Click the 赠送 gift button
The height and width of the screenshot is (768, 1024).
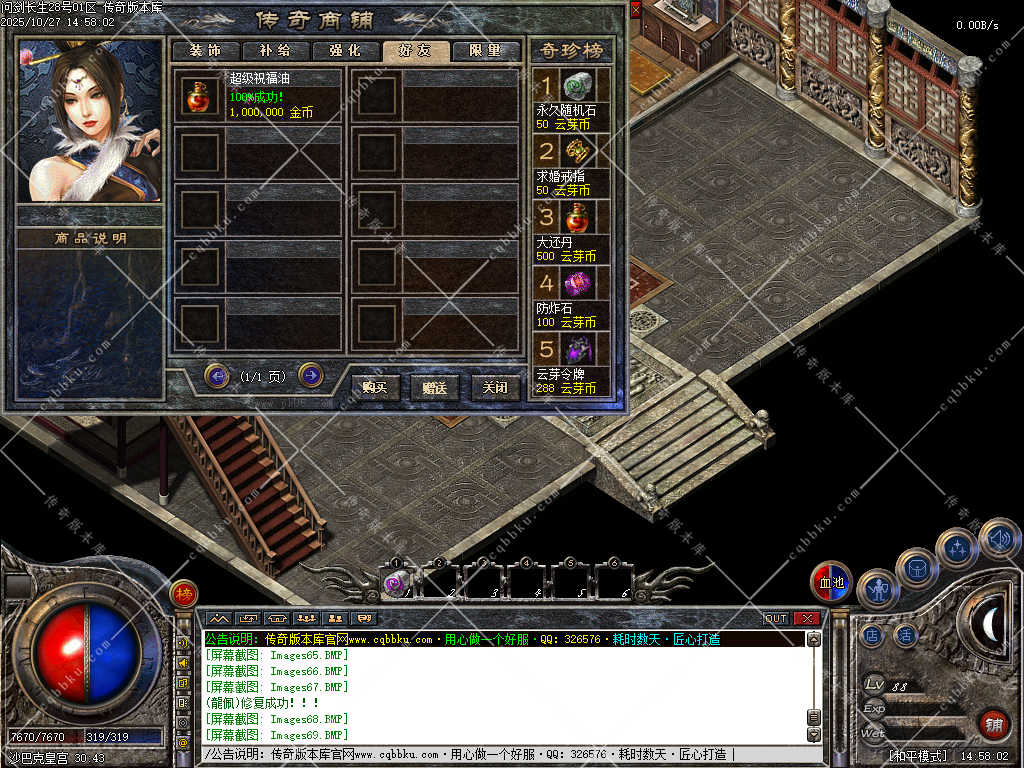coord(435,387)
